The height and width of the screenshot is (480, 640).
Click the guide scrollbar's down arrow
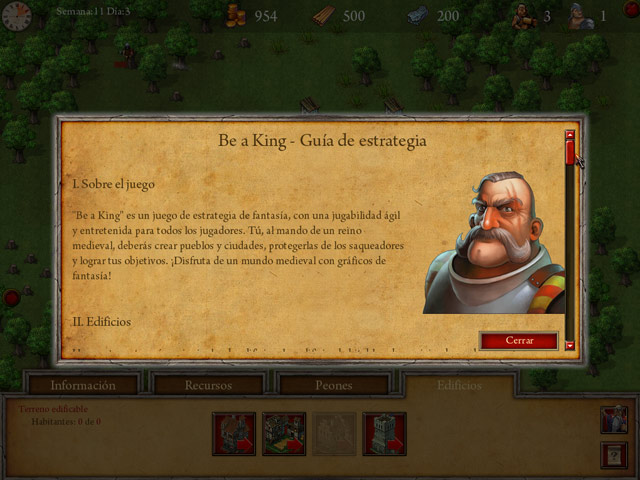[570, 345]
